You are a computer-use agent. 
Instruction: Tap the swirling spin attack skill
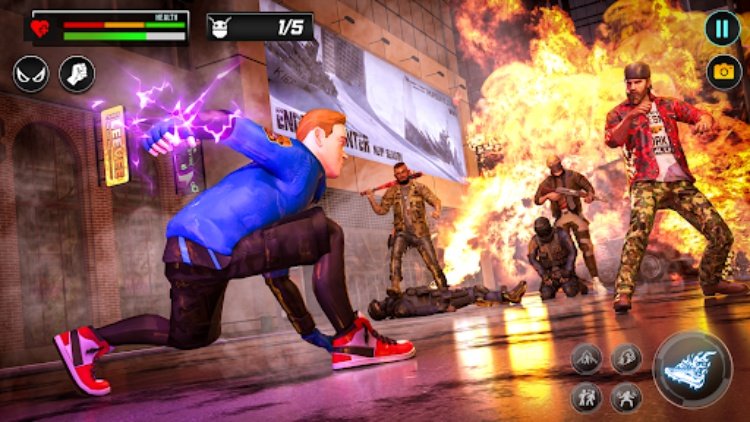point(627,358)
